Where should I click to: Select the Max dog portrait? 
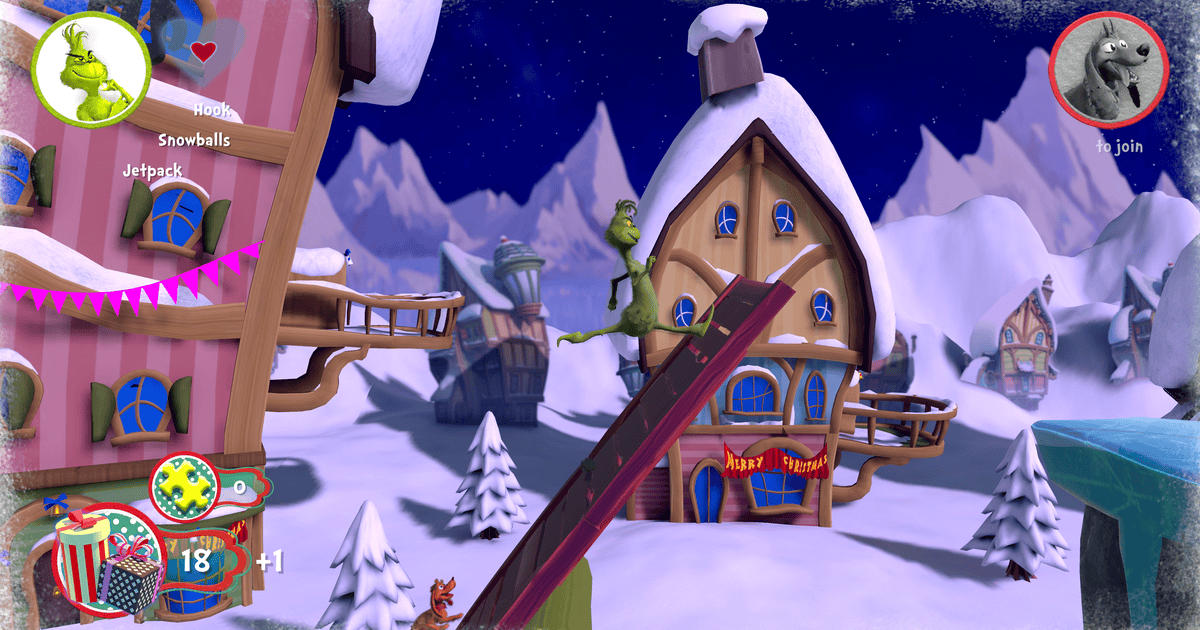pos(1108,71)
